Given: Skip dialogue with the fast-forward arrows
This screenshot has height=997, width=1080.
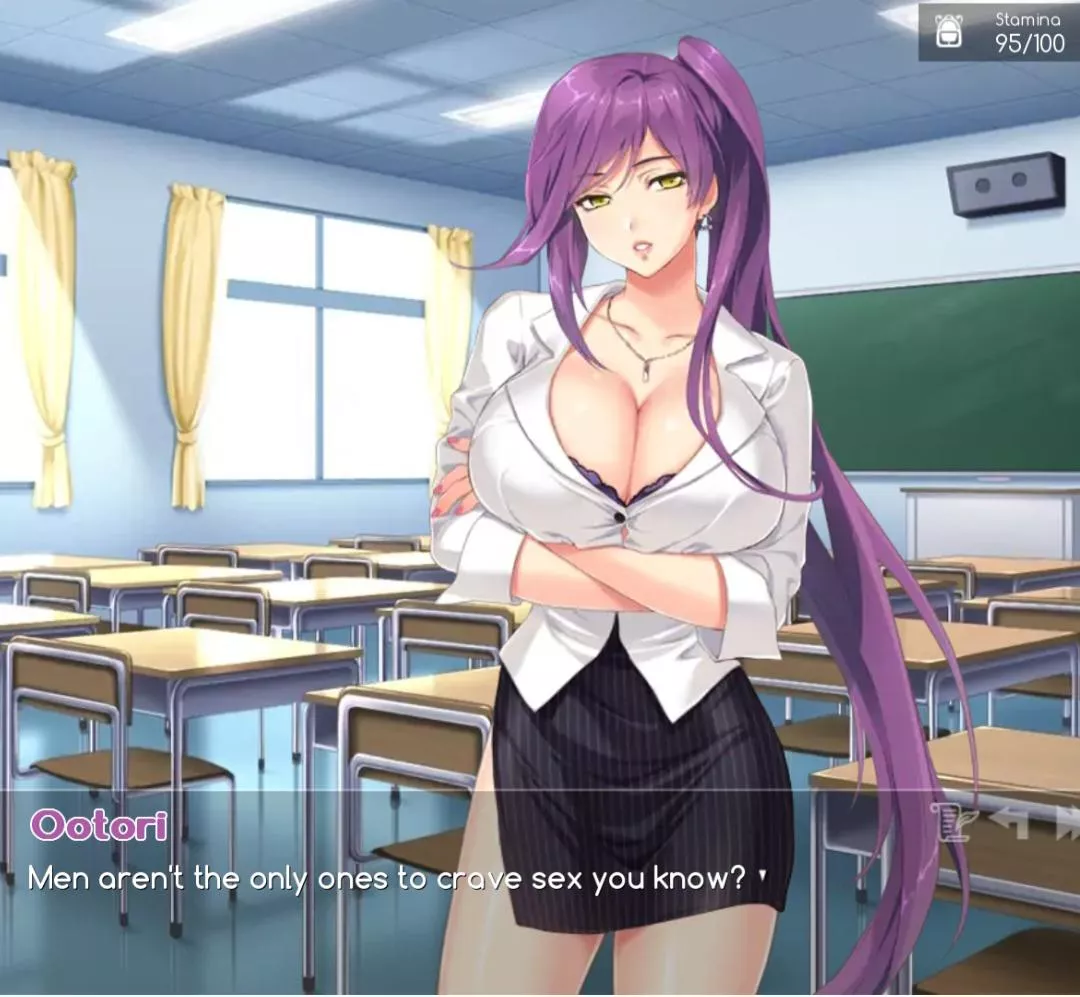Looking at the screenshot, I should [x=1067, y=822].
